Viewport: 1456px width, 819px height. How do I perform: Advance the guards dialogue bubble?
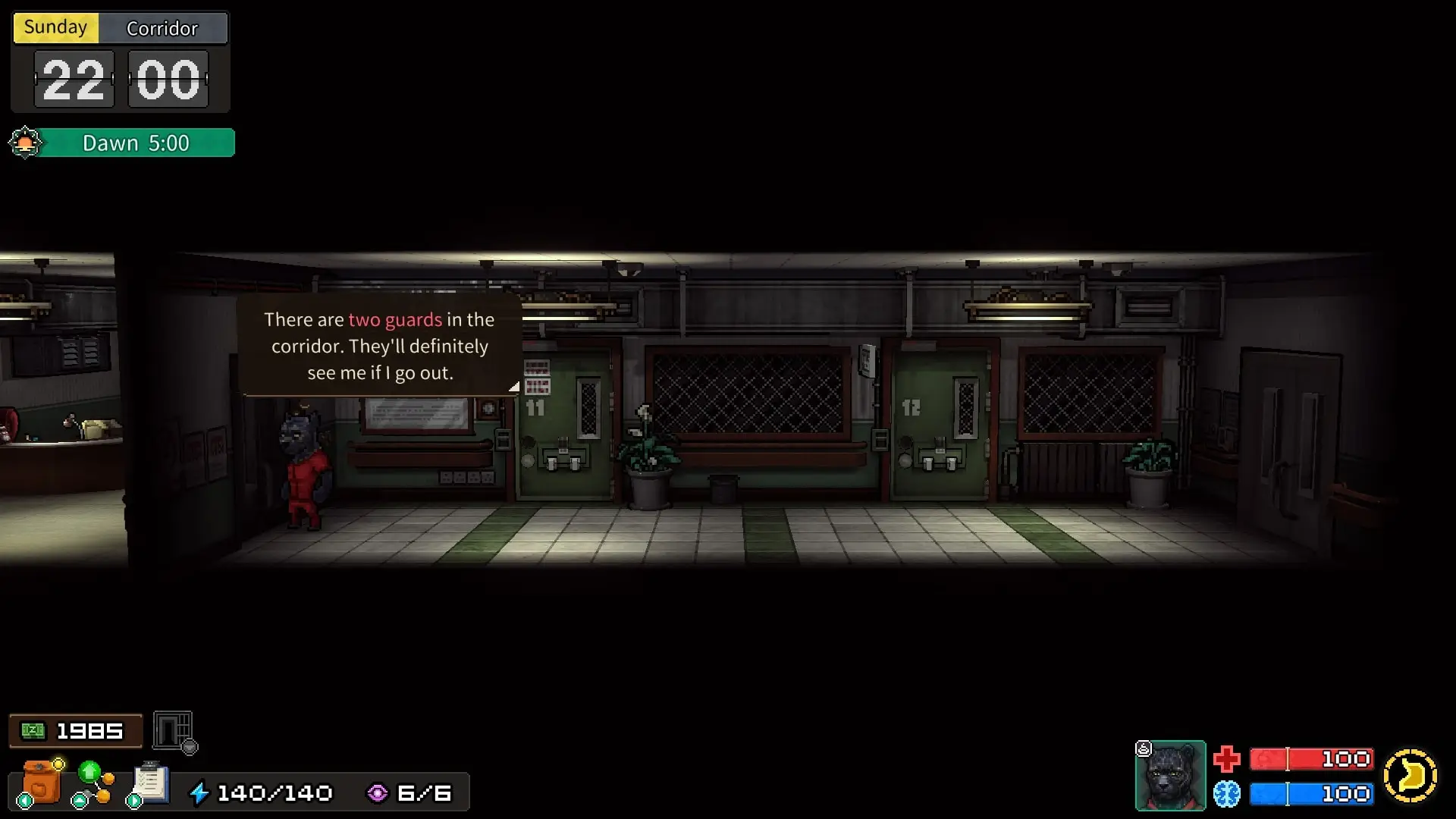380,346
